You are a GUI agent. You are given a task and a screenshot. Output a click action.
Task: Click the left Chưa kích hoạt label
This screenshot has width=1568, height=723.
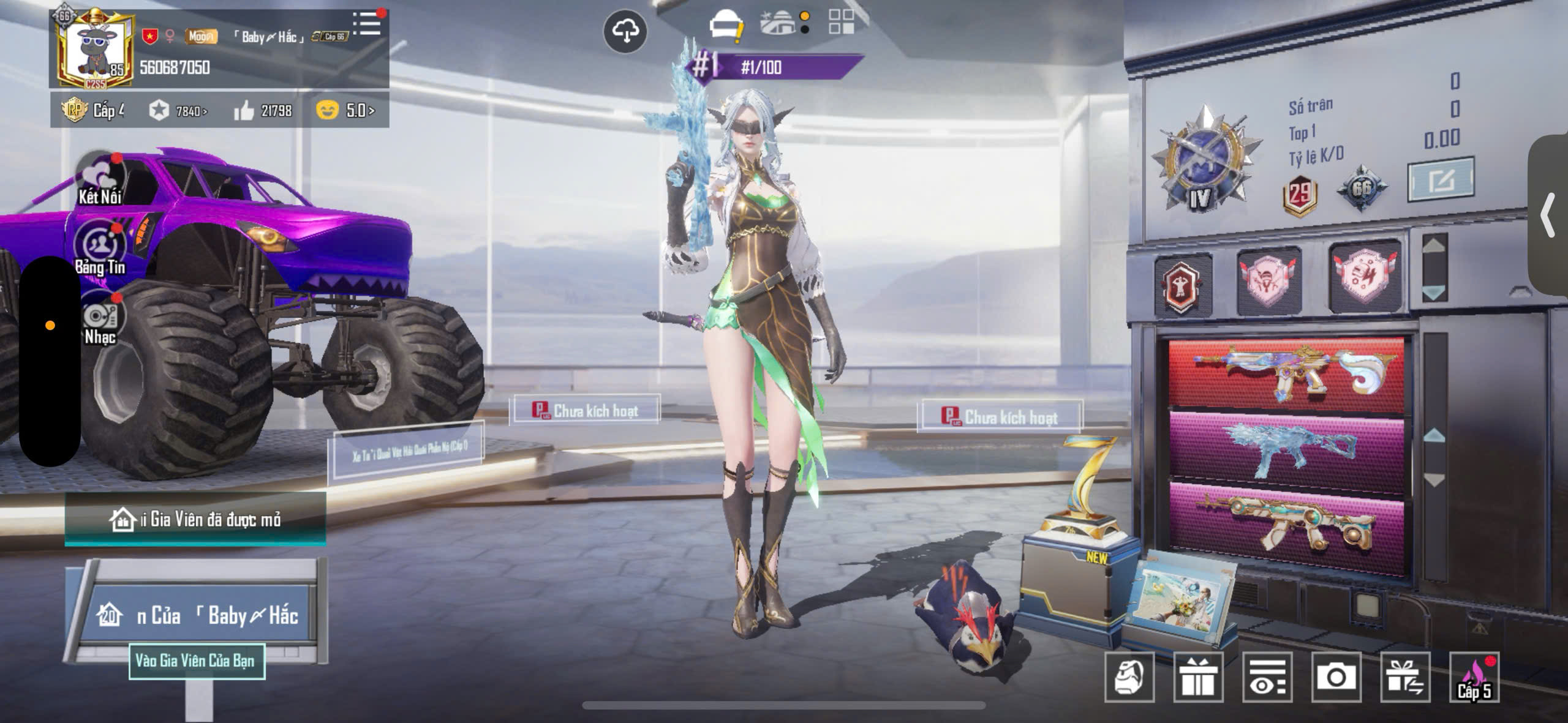coord(584,410)
